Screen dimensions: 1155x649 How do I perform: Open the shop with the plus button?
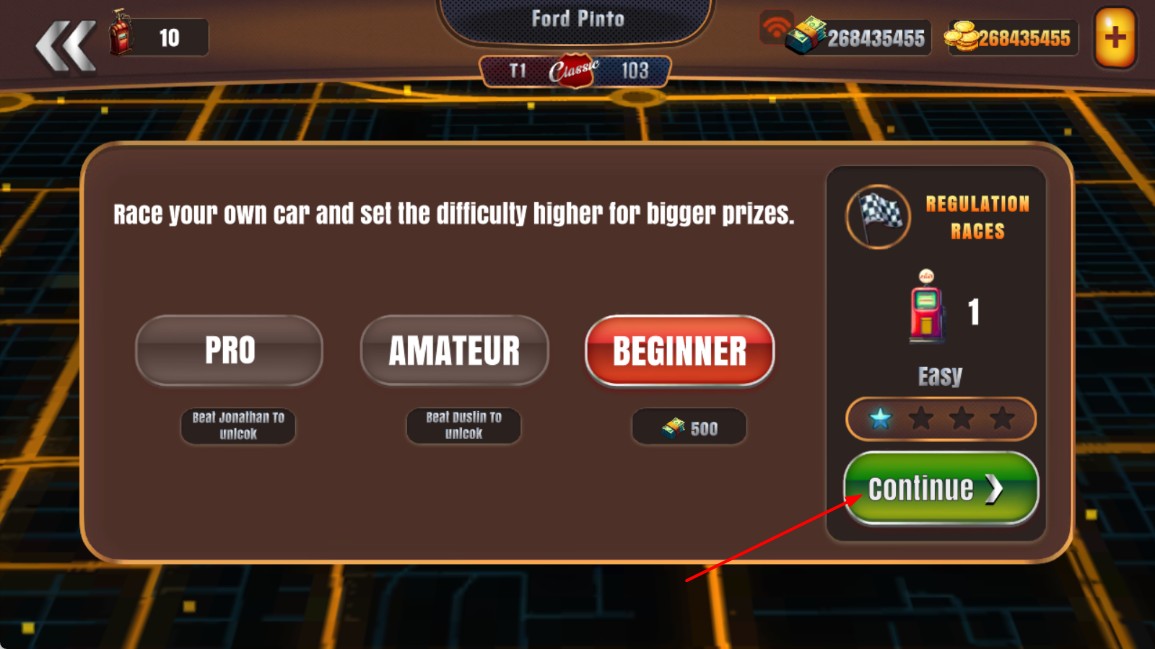pyautogui.click(x=1114, y=39)
